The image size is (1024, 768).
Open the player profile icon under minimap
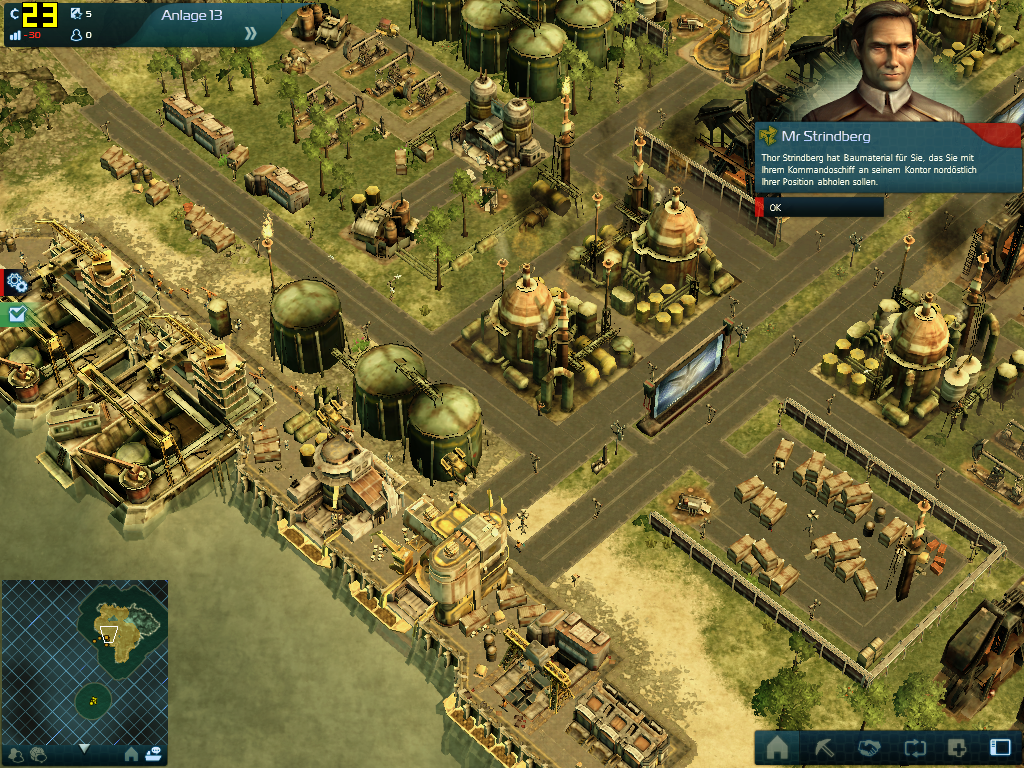16,754
